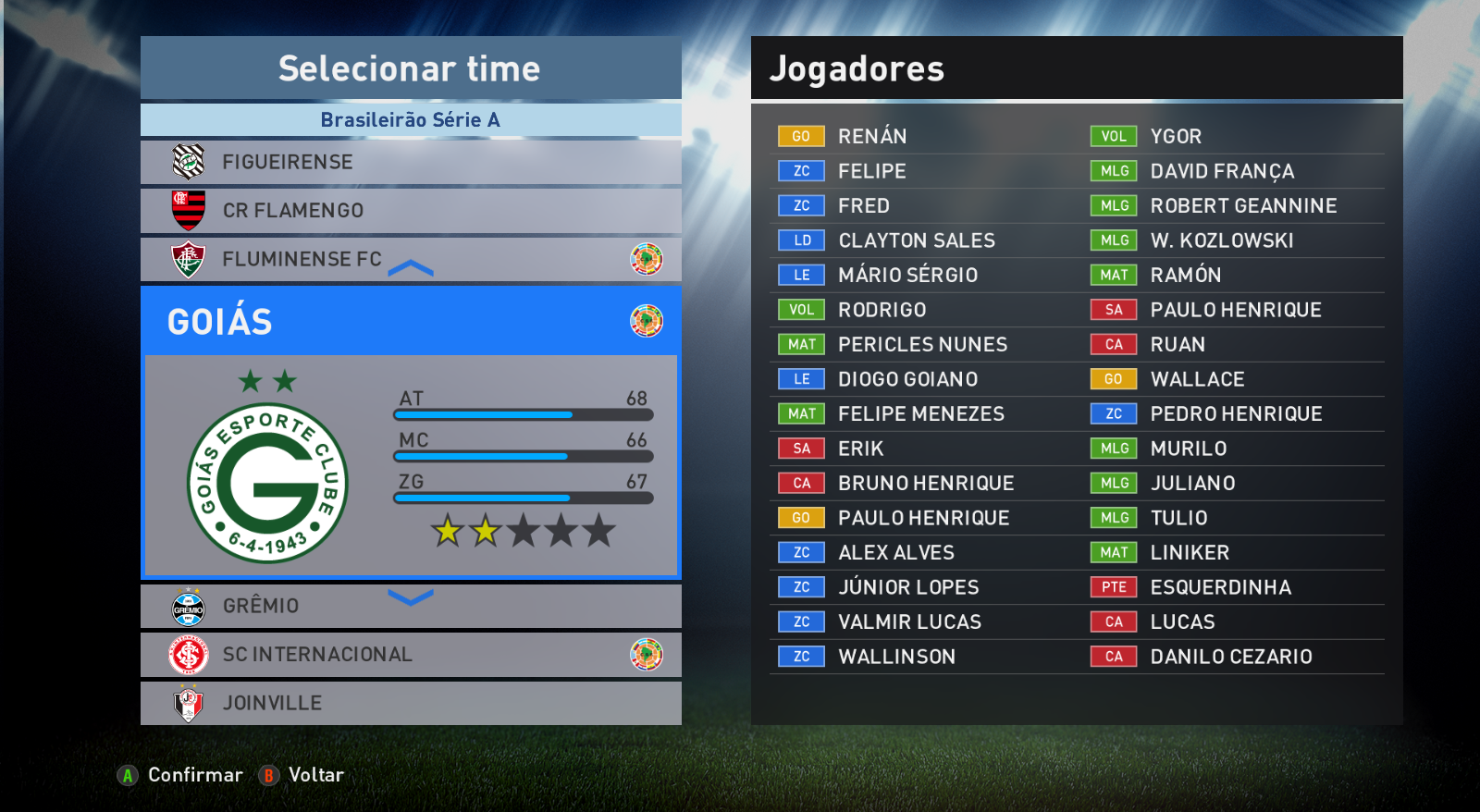Choose Grêmio from the team list

tap(410, 606)
